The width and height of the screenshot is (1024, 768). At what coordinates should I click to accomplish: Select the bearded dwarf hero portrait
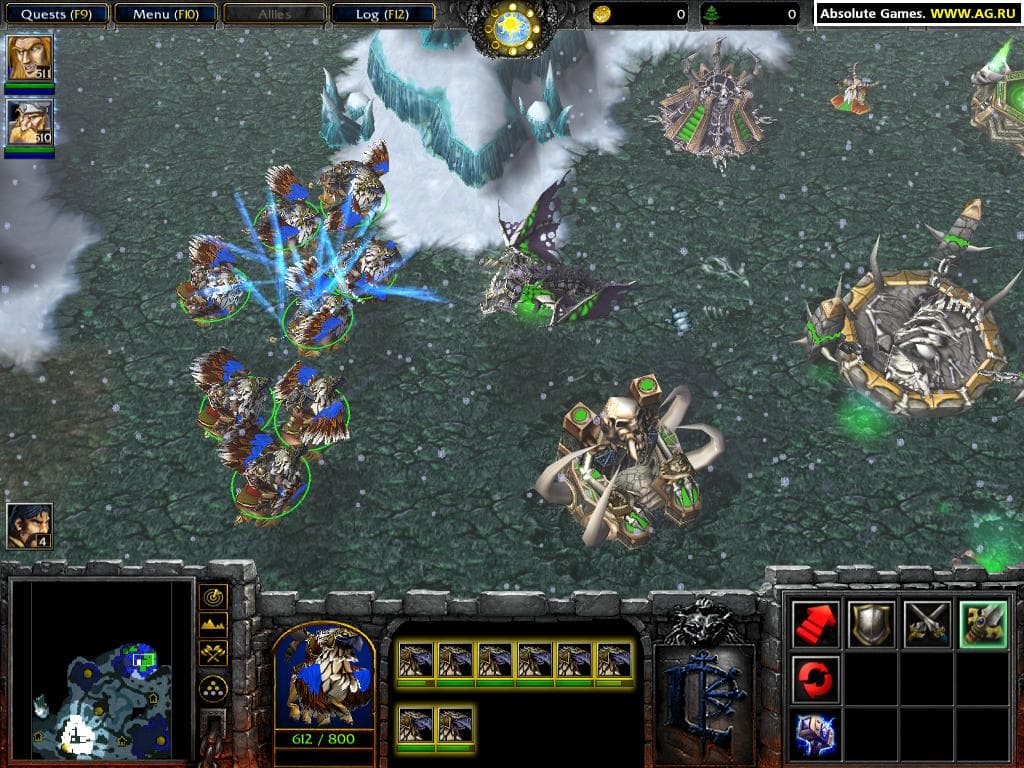(x=29, y=122)
